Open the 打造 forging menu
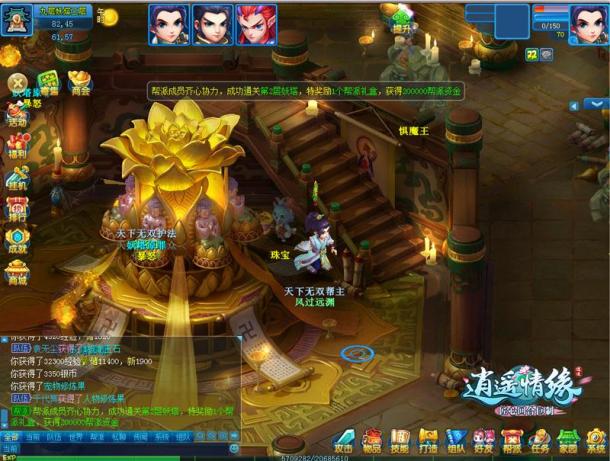The height and width of the screenshot is (461, 610). tap(428, 441)
